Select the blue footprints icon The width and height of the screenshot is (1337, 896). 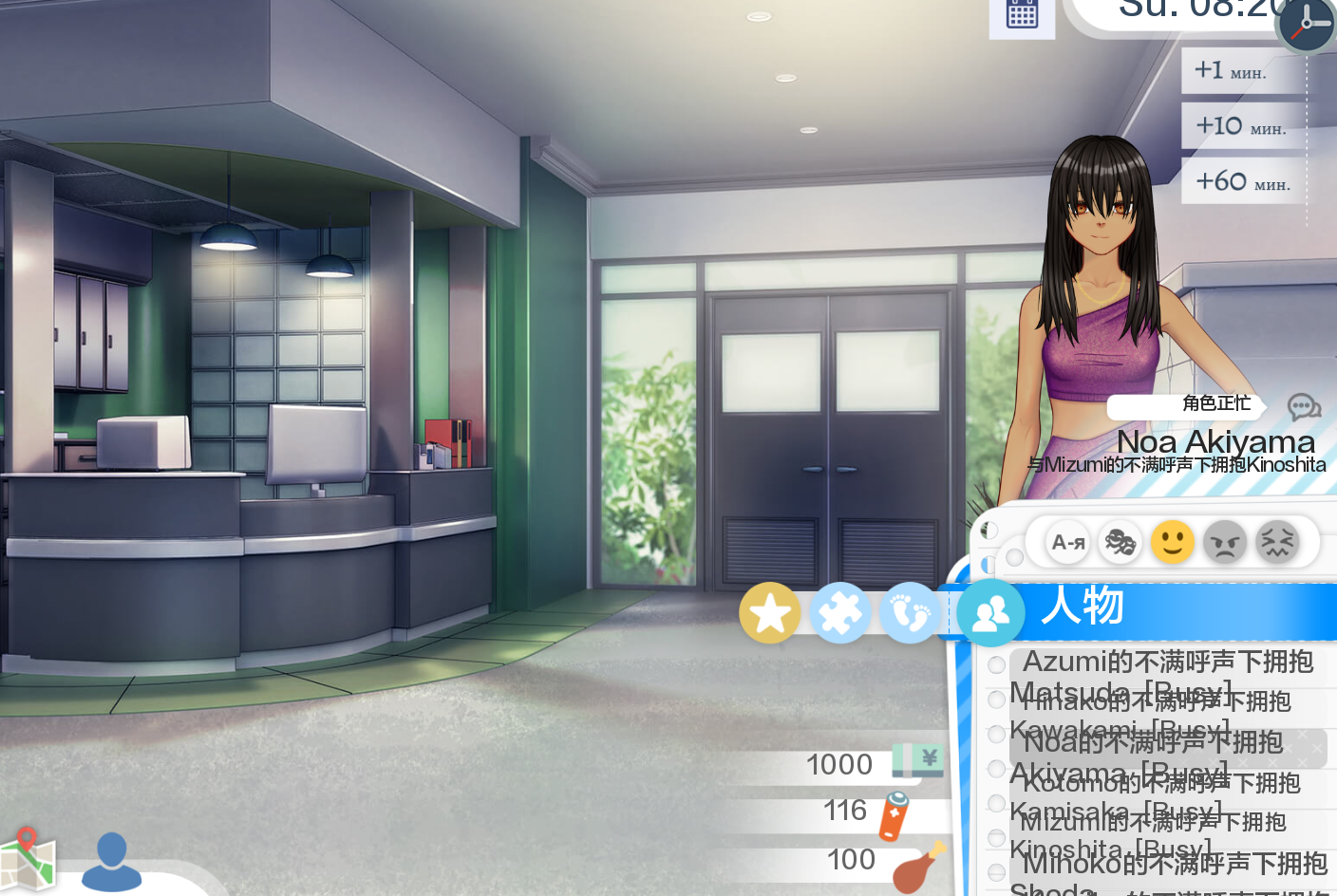(911, 612)
